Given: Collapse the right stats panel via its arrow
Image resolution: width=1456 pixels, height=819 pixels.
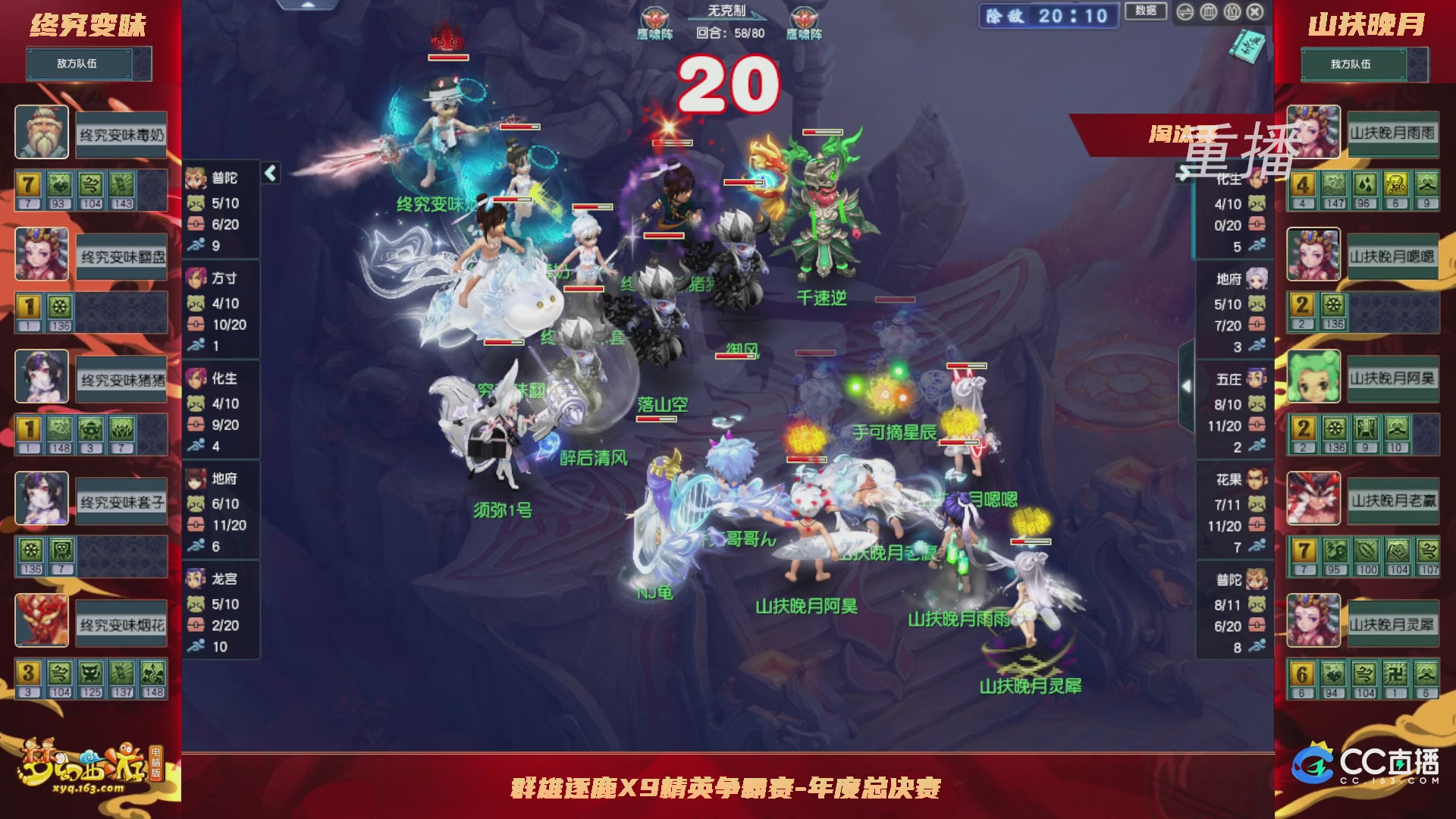Looking at the screenshot, I should [x=1183, y=172].
